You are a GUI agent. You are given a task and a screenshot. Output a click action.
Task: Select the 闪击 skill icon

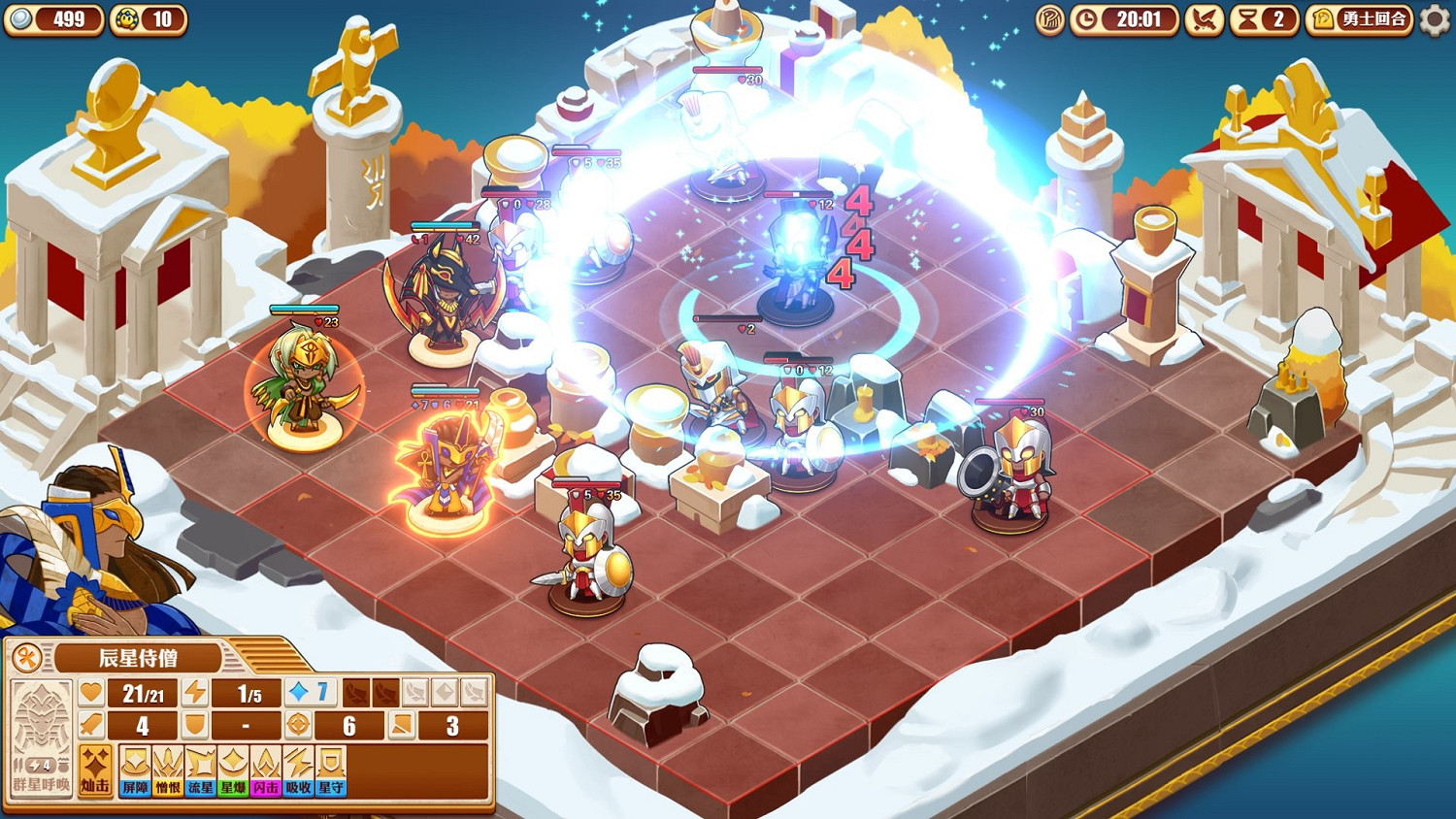(x=266, y=770)
